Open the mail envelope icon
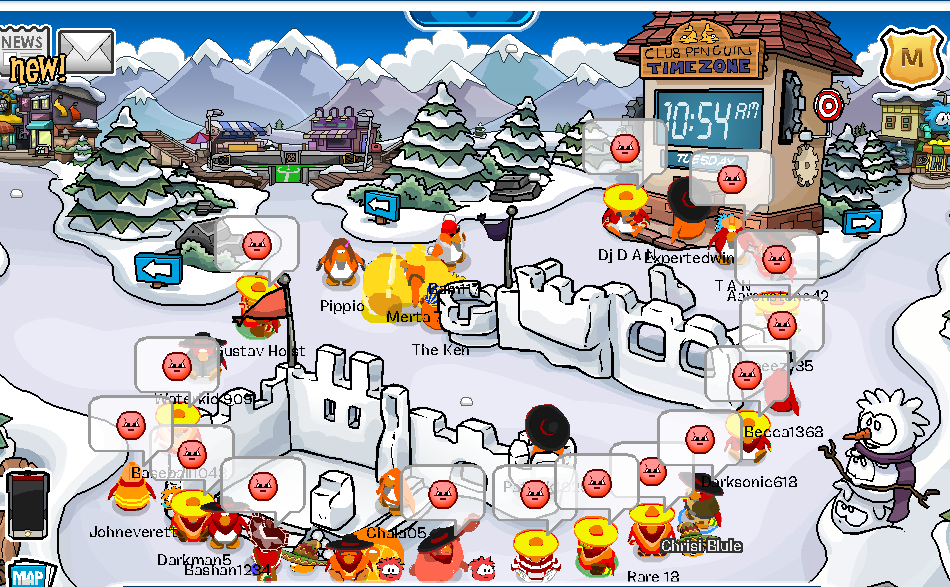Screen dimensions: 950x587 click(86, 51)
